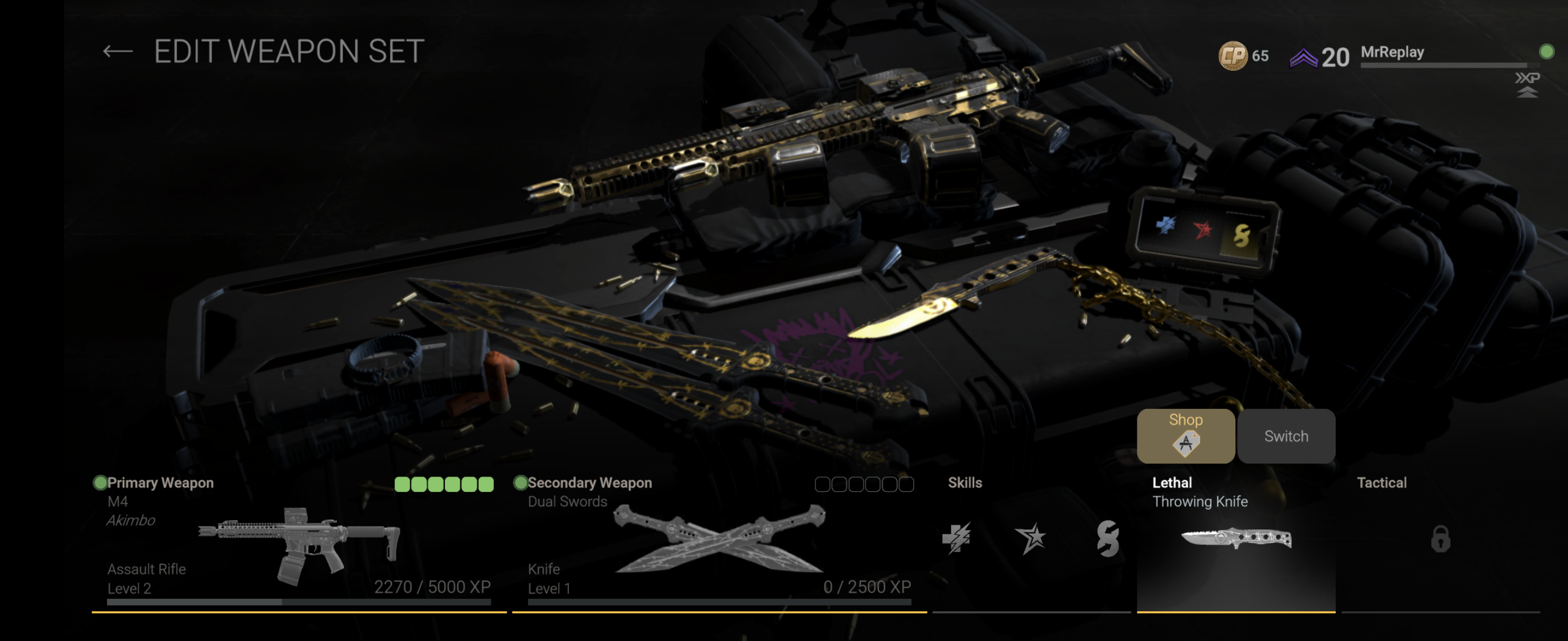Select the star skill icon
Image resolution: width=1568 pixels, height=641 pixels.
pos(1030,538)
